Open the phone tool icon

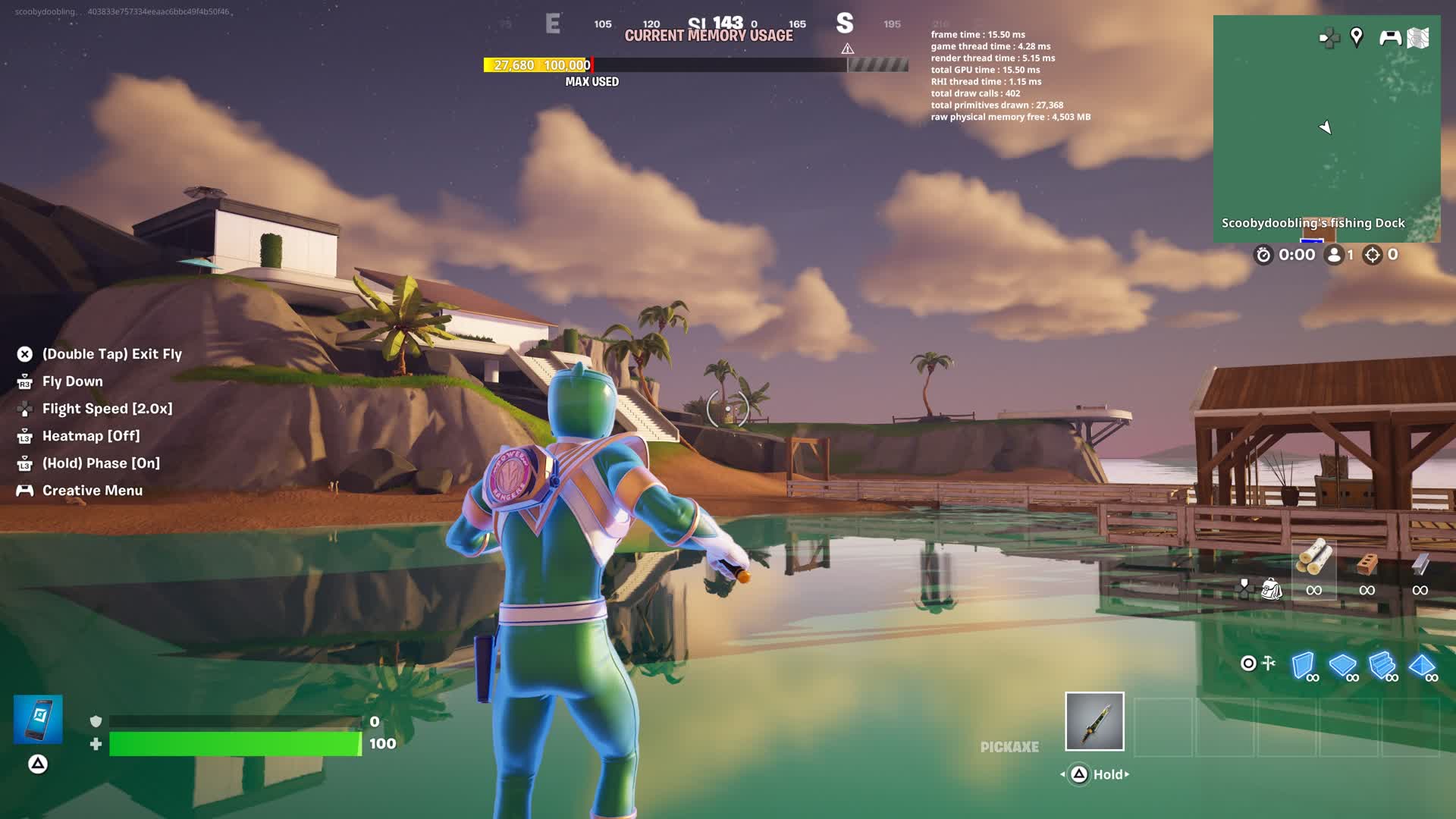[38, 719]
